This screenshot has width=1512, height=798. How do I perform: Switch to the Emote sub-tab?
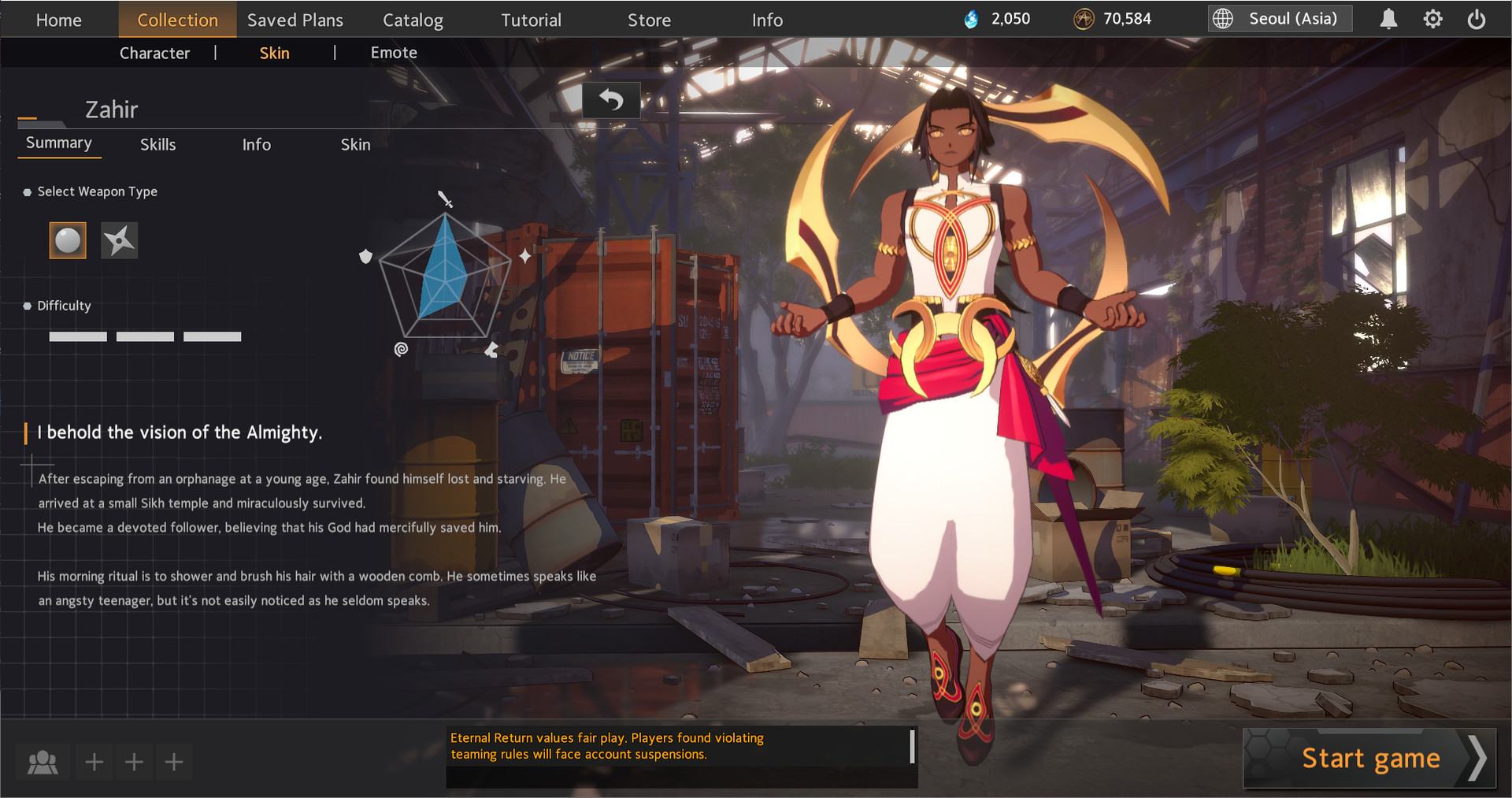pos(394,53)
